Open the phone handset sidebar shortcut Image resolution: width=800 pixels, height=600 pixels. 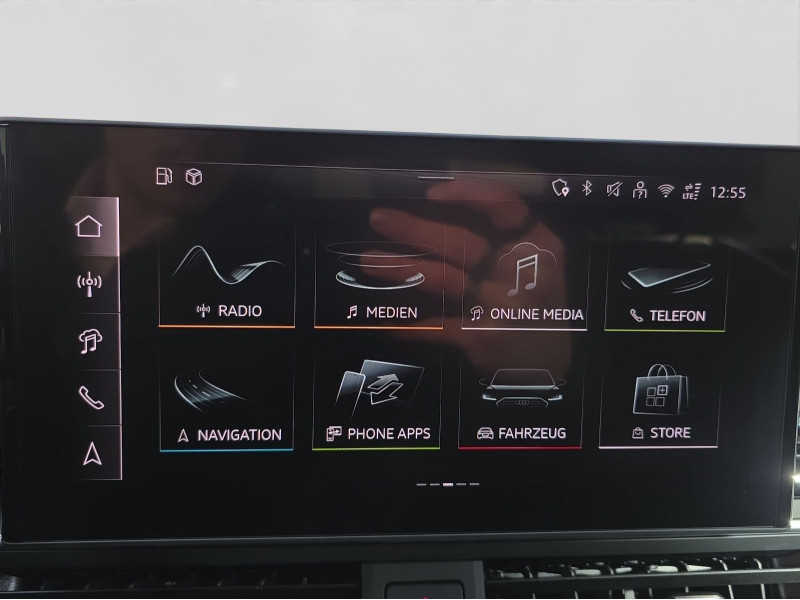tap(91, 397)
